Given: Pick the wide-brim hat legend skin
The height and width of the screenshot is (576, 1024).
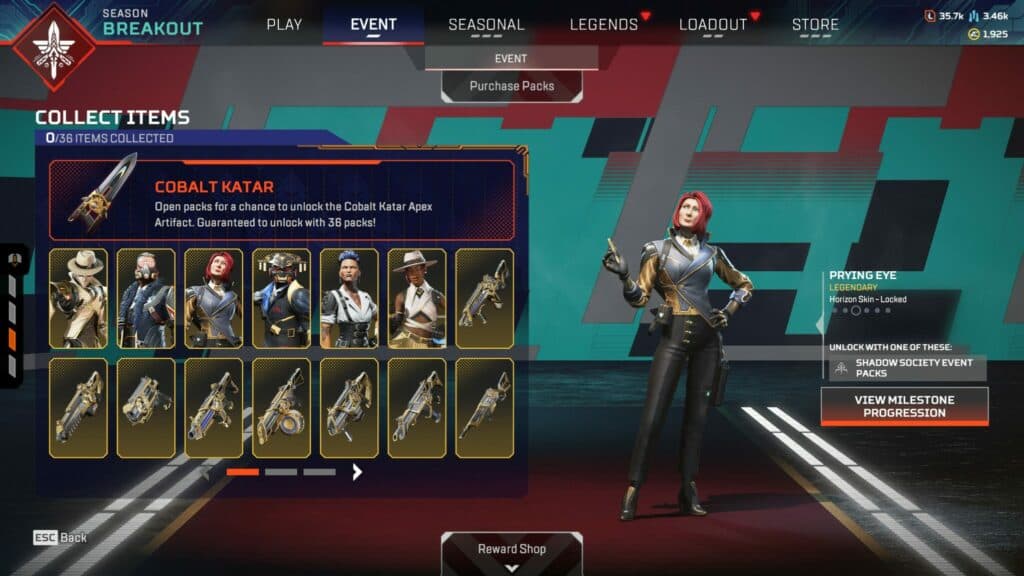Looking at the screenshot, I should 416,298.
